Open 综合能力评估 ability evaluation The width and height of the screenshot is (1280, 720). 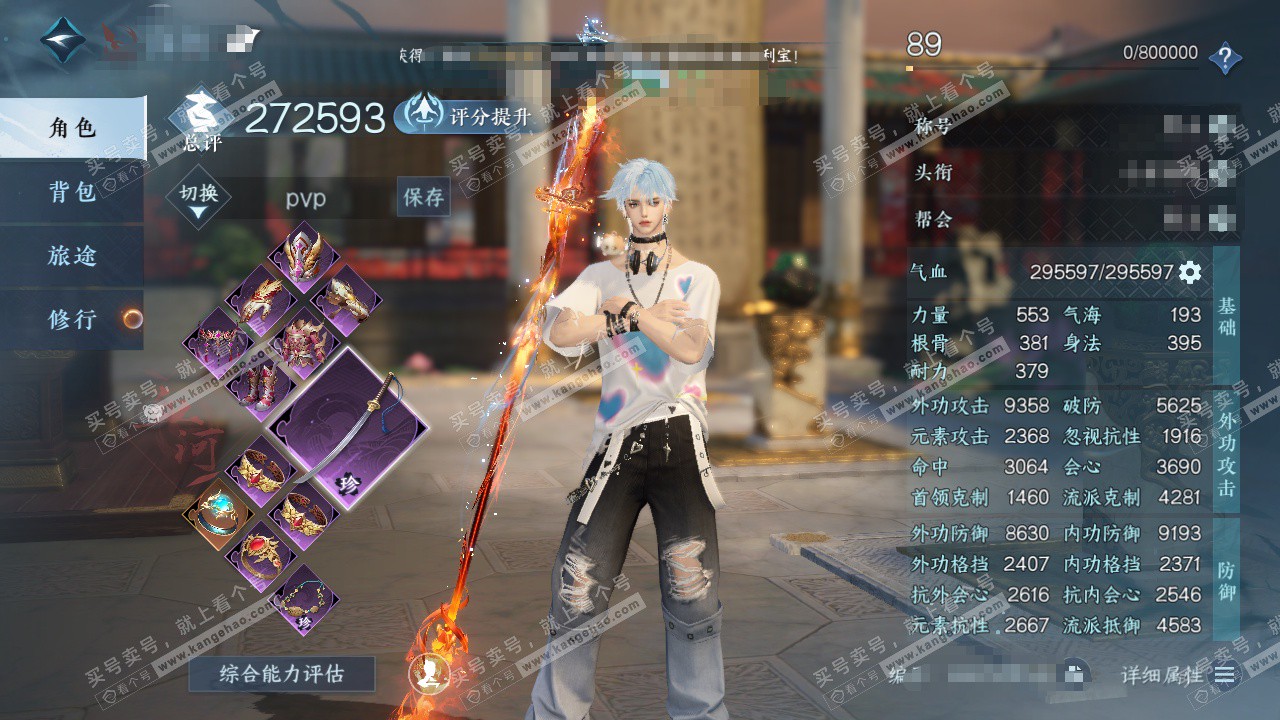tap(281, 674)
